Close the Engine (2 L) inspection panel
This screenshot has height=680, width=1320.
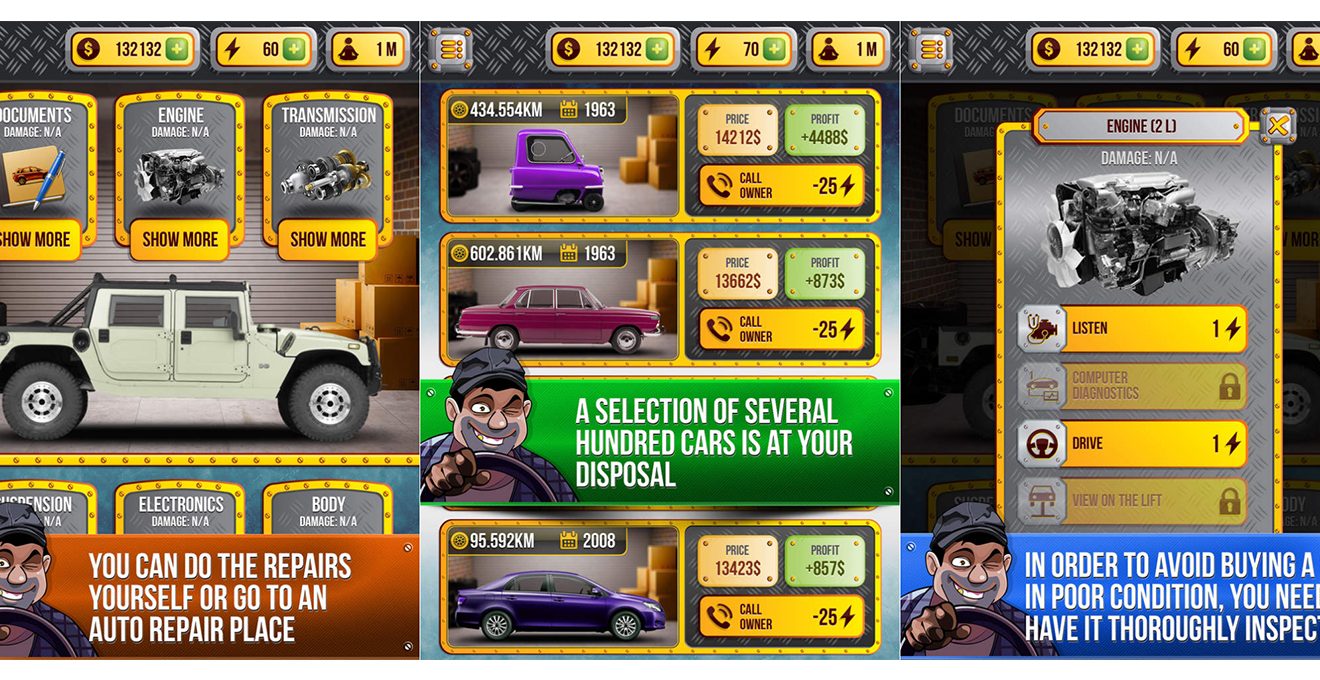tap(1278, 126)
